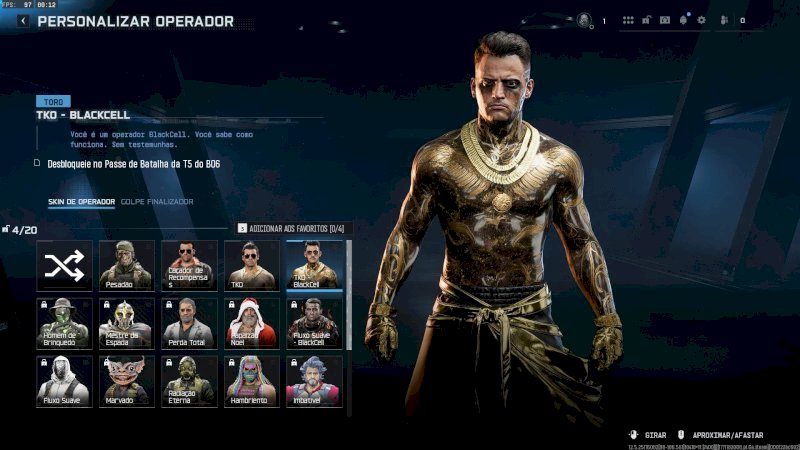Viewport: 800px width, 450px height.
Task: Select the Mestre da Espada skin
Action: tap(127, 322)
